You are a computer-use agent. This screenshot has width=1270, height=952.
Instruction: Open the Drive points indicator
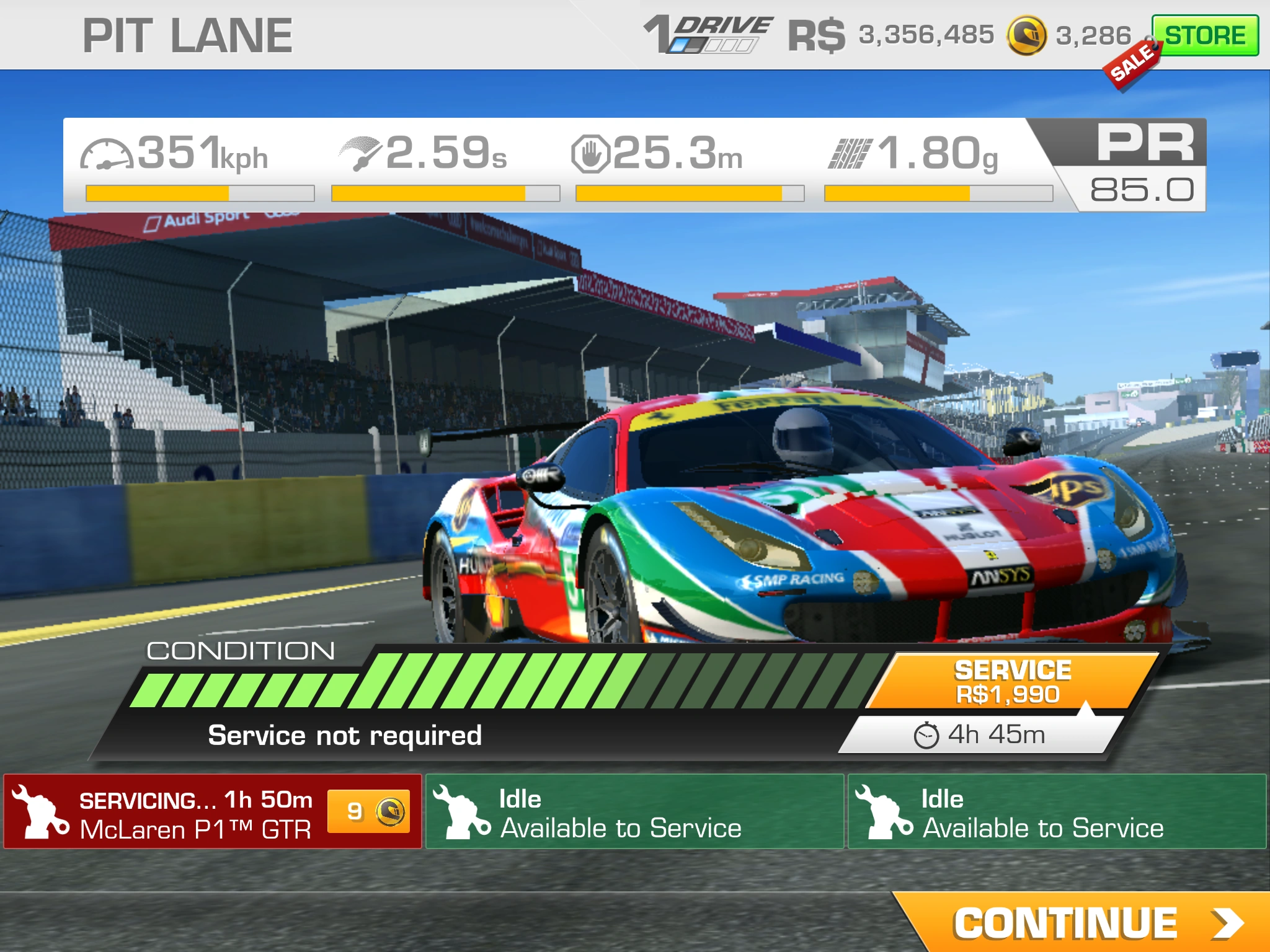710,35
